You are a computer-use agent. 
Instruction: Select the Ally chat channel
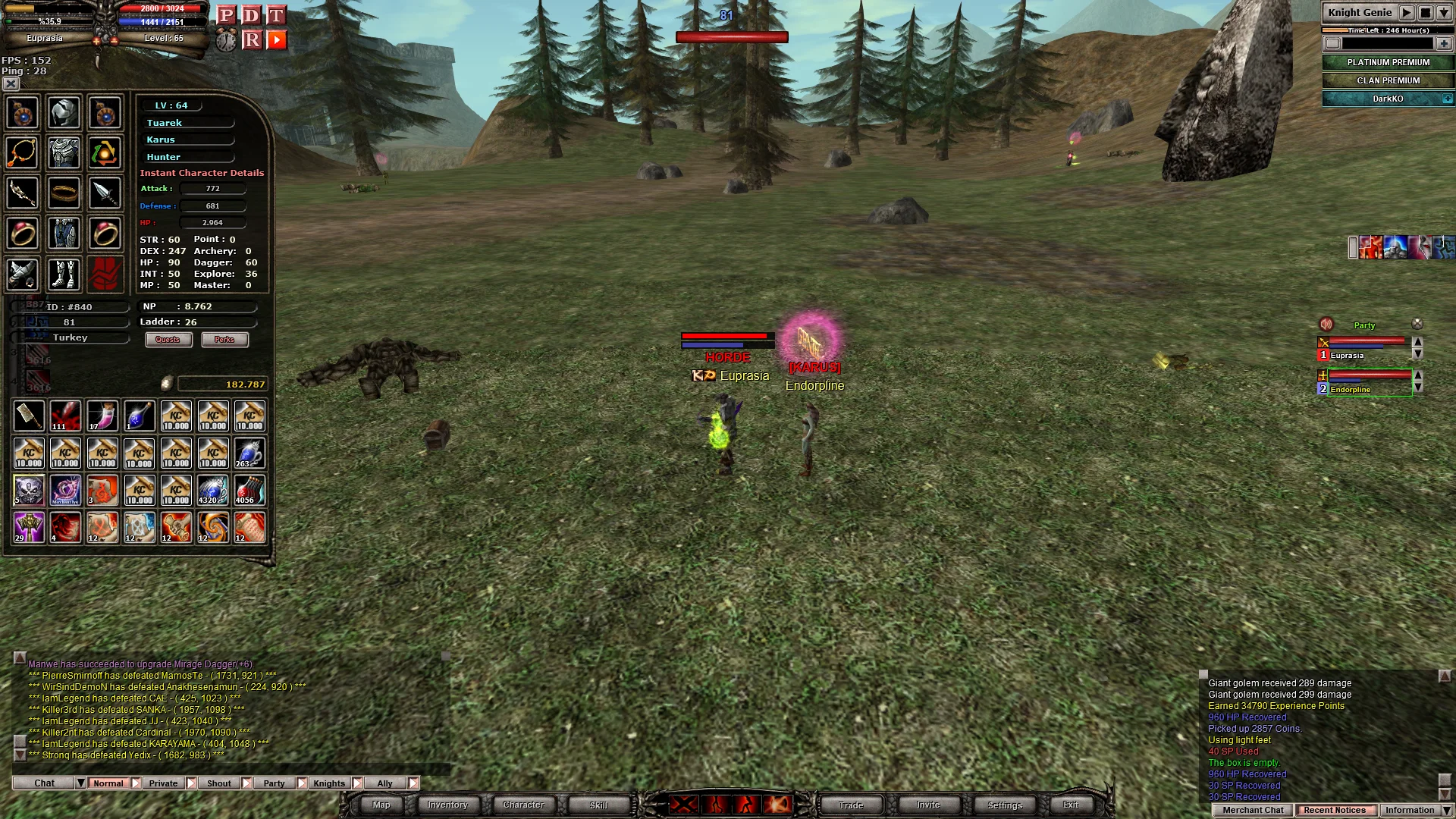(385, 783)
